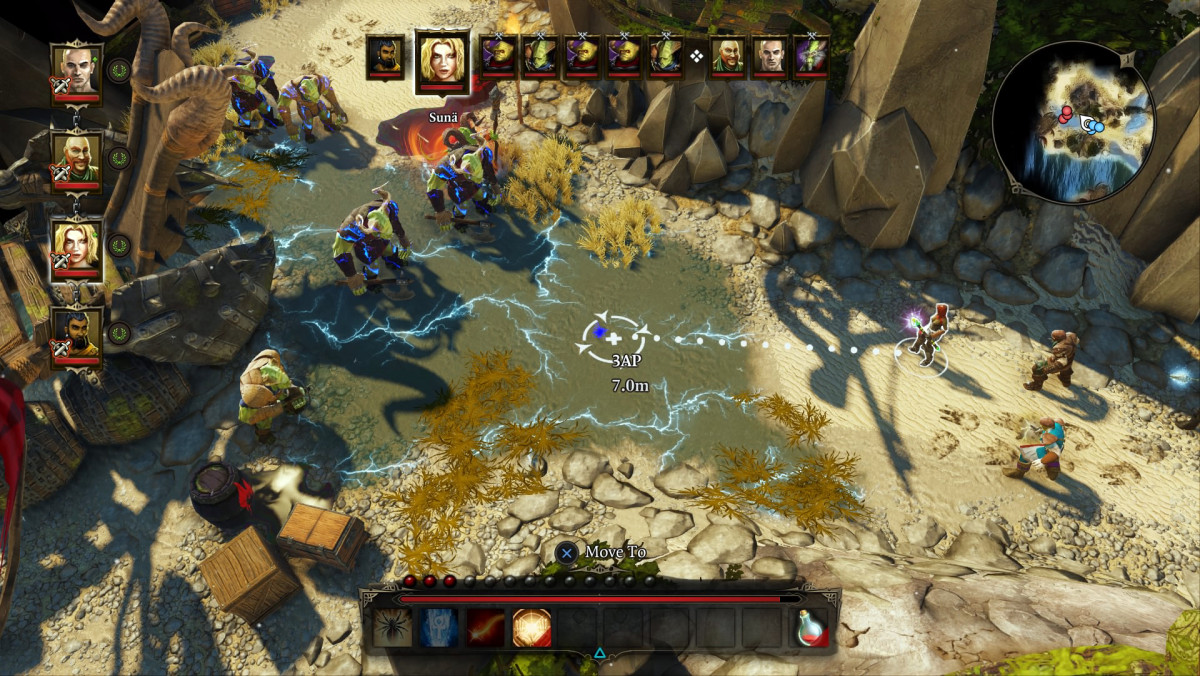The width and height of the screenshot is (1200, 676).
Task: Use the blue ankh banner skill
Action: coord(439,627)
